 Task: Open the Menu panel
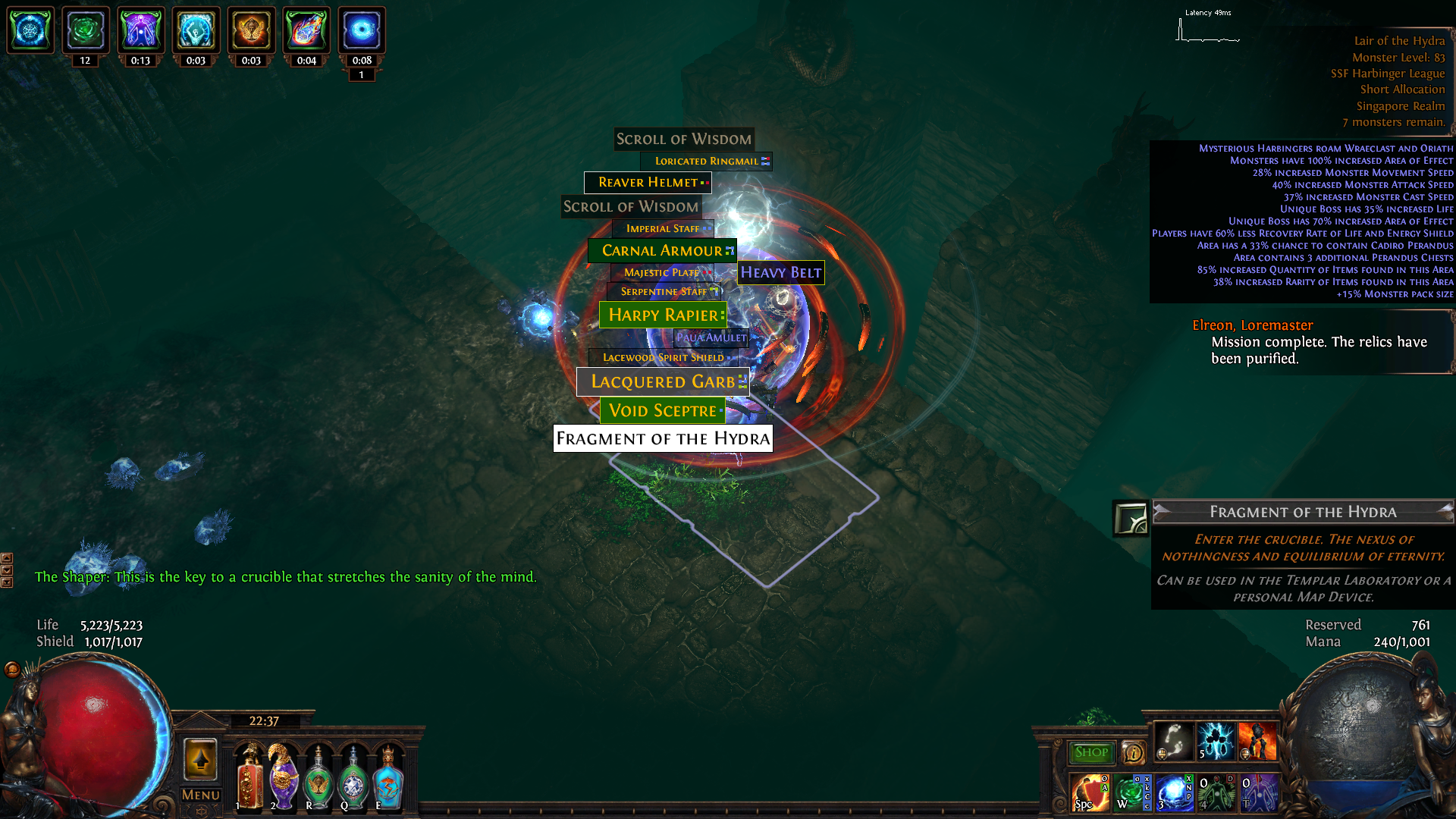coord(200,795)
